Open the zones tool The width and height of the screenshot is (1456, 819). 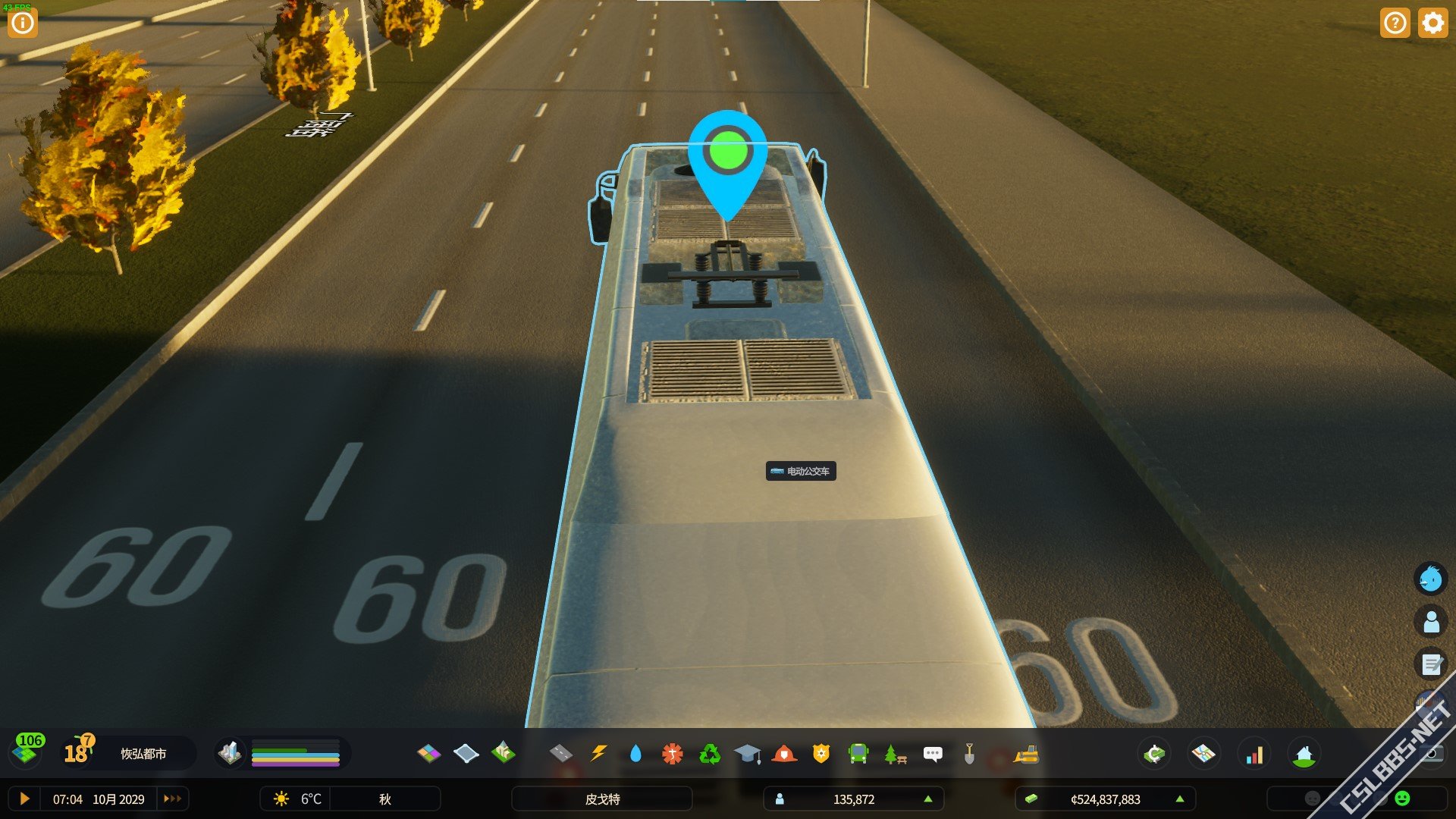428,754
